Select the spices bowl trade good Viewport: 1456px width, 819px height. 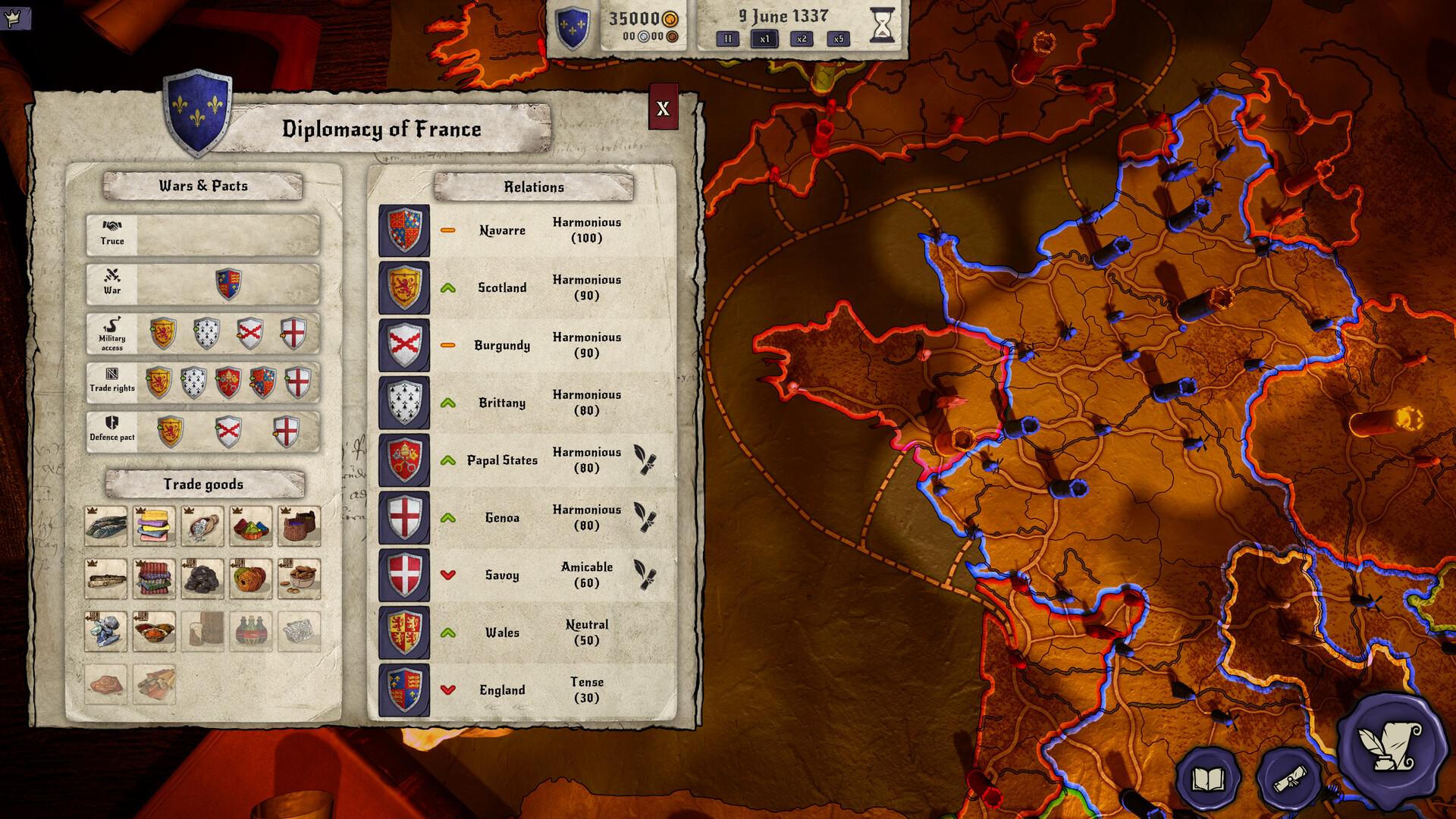153,631
